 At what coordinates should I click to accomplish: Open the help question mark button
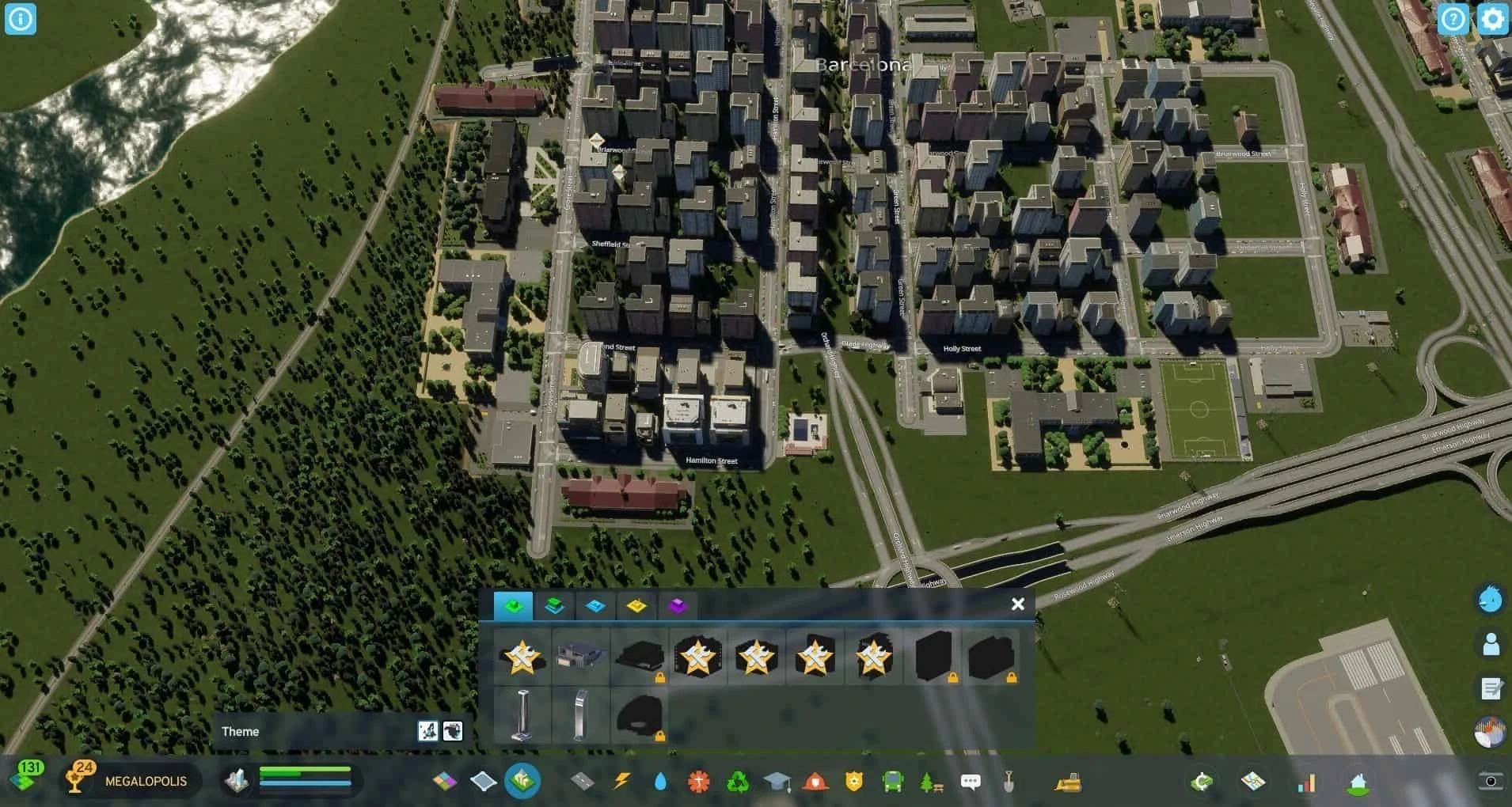1455,19
